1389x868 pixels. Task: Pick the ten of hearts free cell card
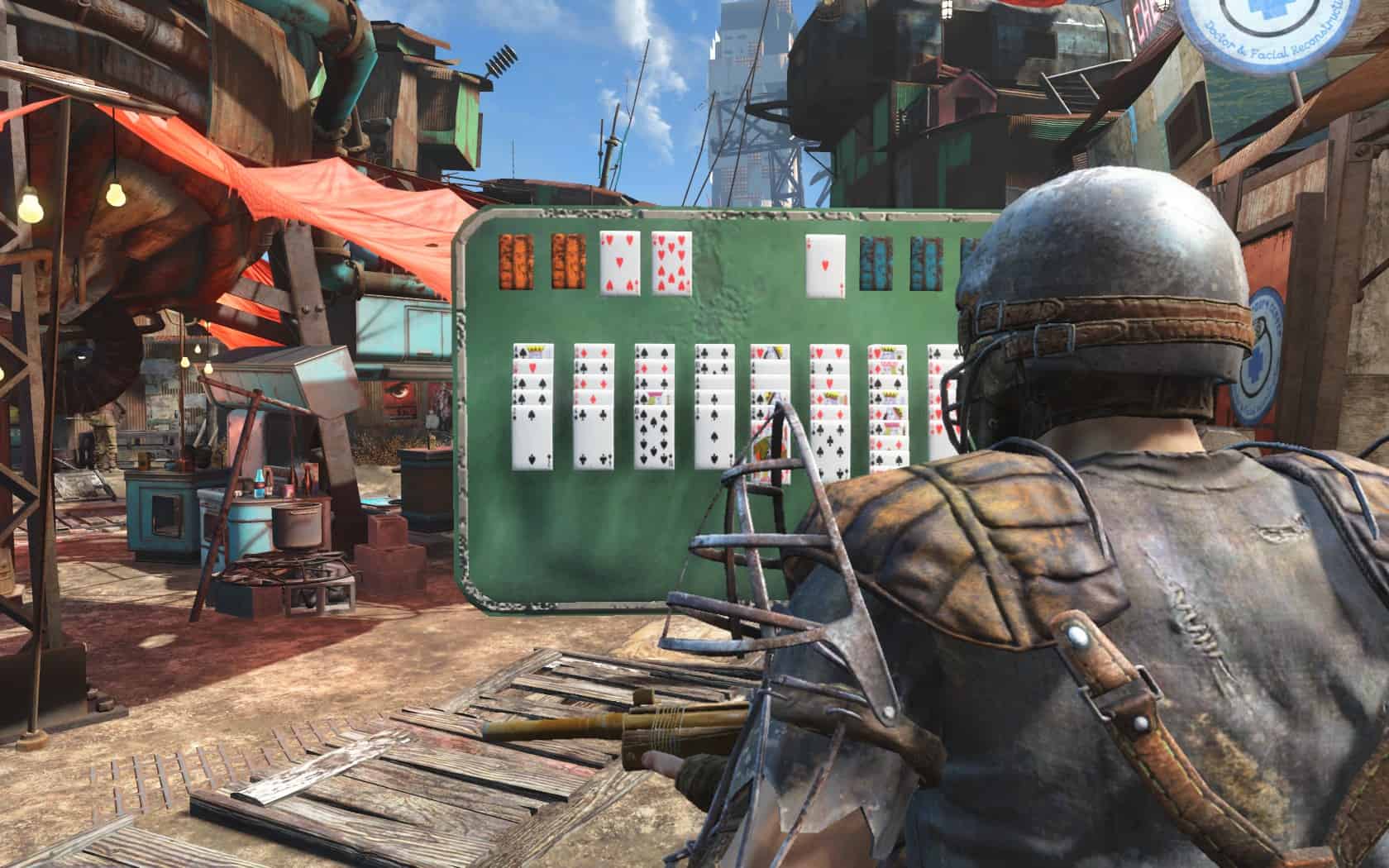(671, 262)
